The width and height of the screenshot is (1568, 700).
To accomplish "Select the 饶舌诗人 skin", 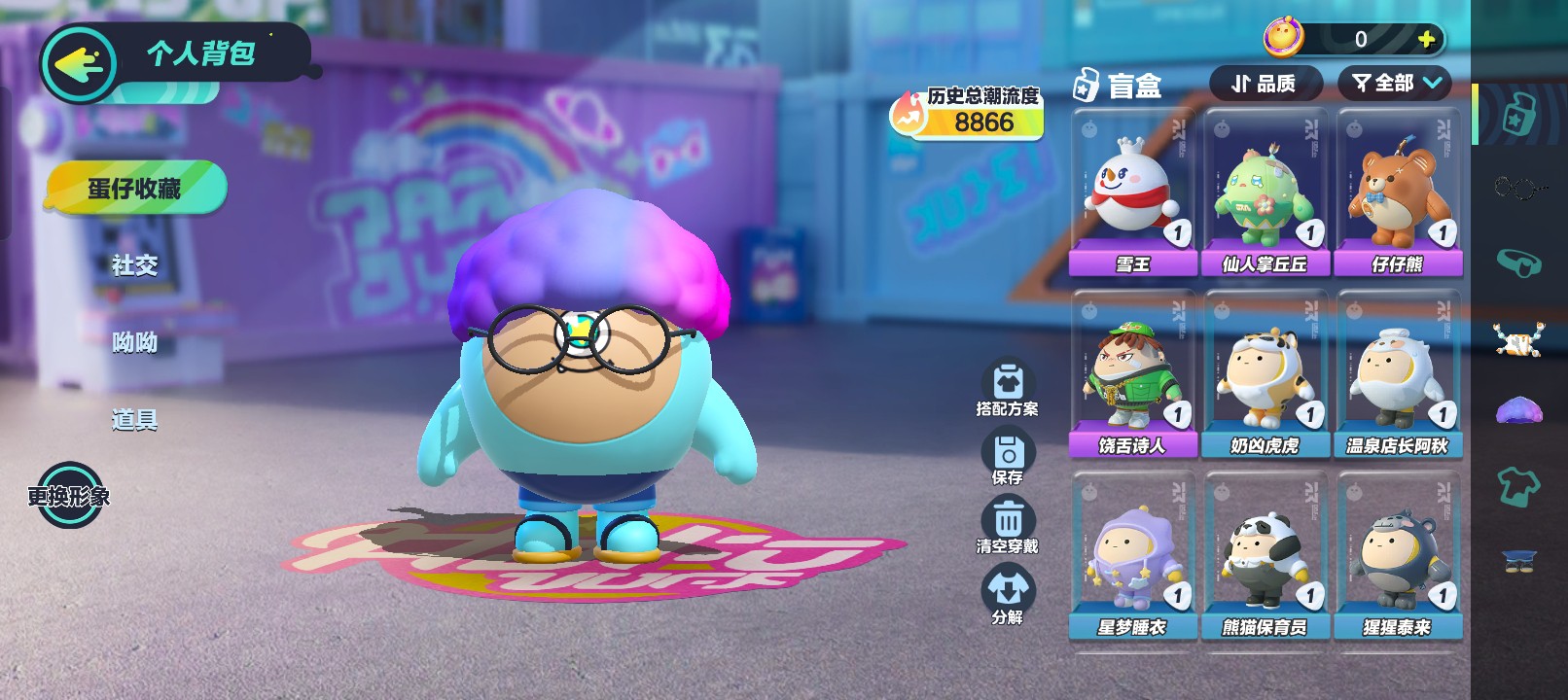I will [1132, 374].
